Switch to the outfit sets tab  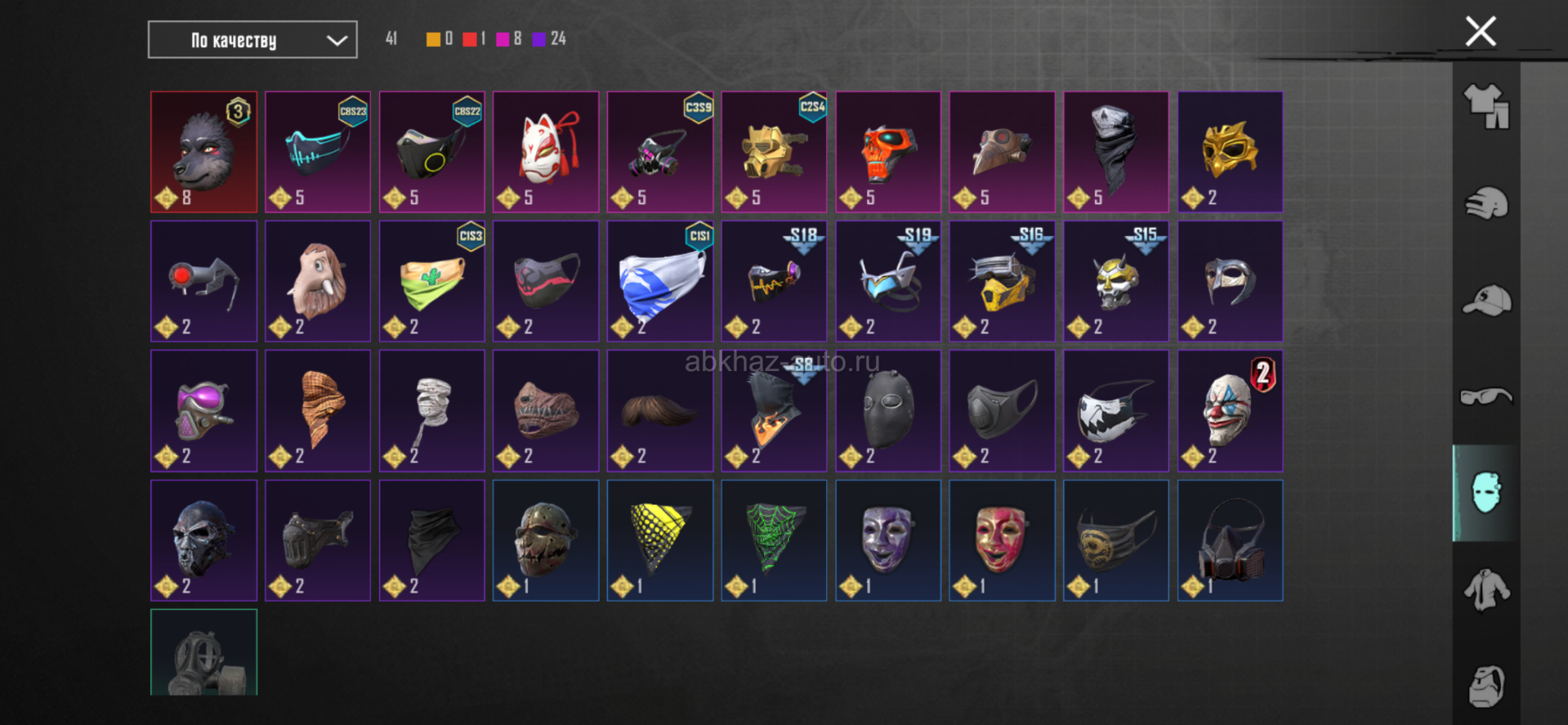point(1485,107)
